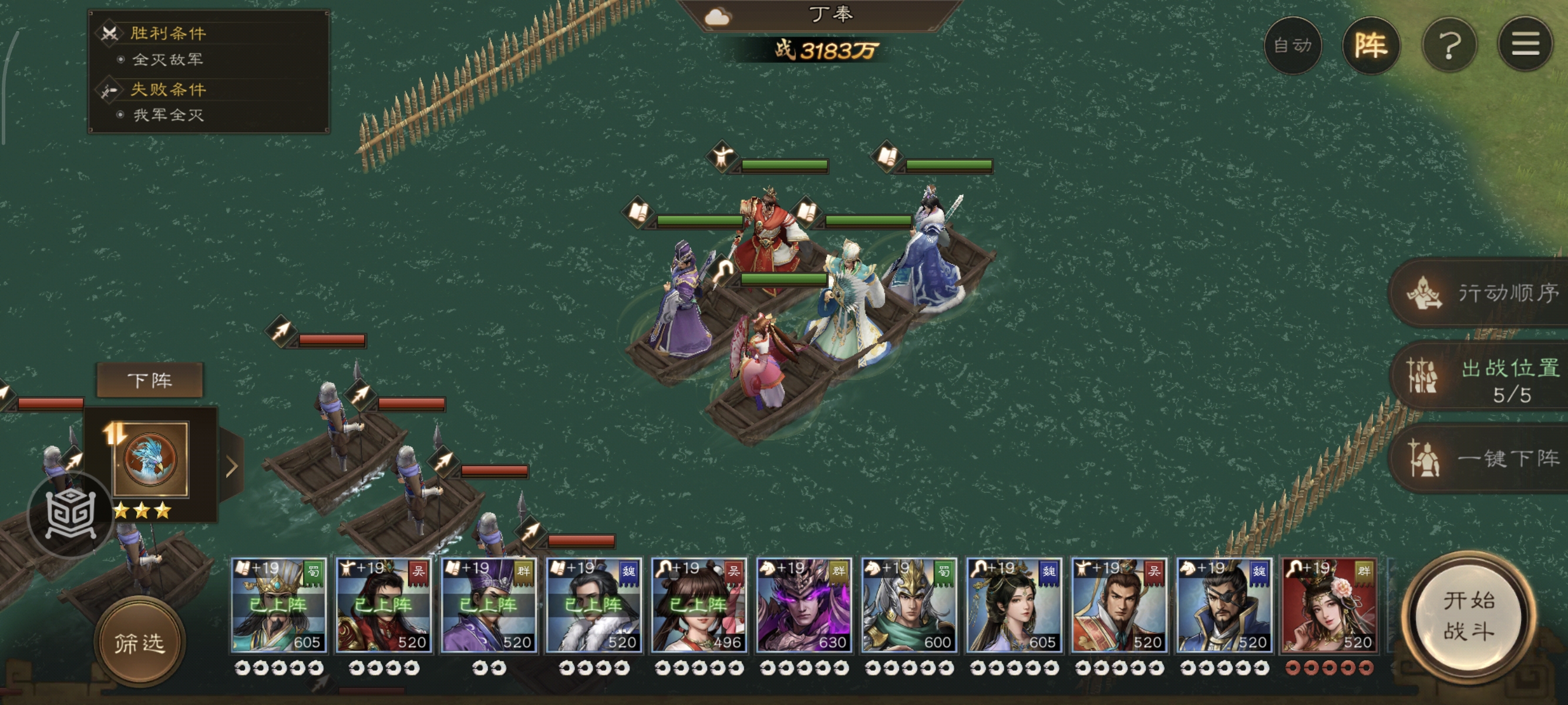This screenshot has width=1568, height=705.
Task: Open the 筛选 filter options
Action: tap(140, 642)
